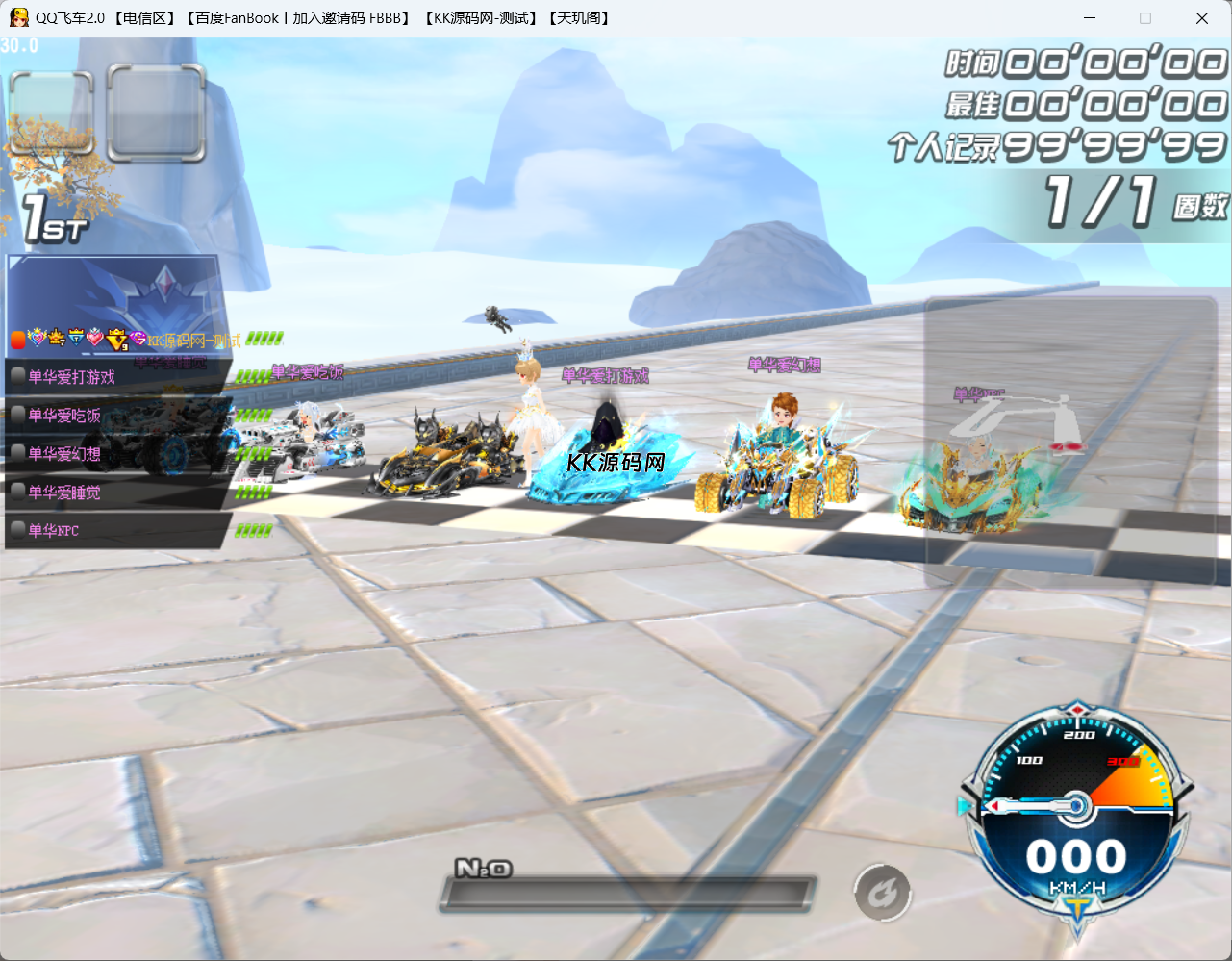Select player row 单华爱睡觉 in ranking list
Viewport: 1232px width, 961px height.
coord(115,493)
